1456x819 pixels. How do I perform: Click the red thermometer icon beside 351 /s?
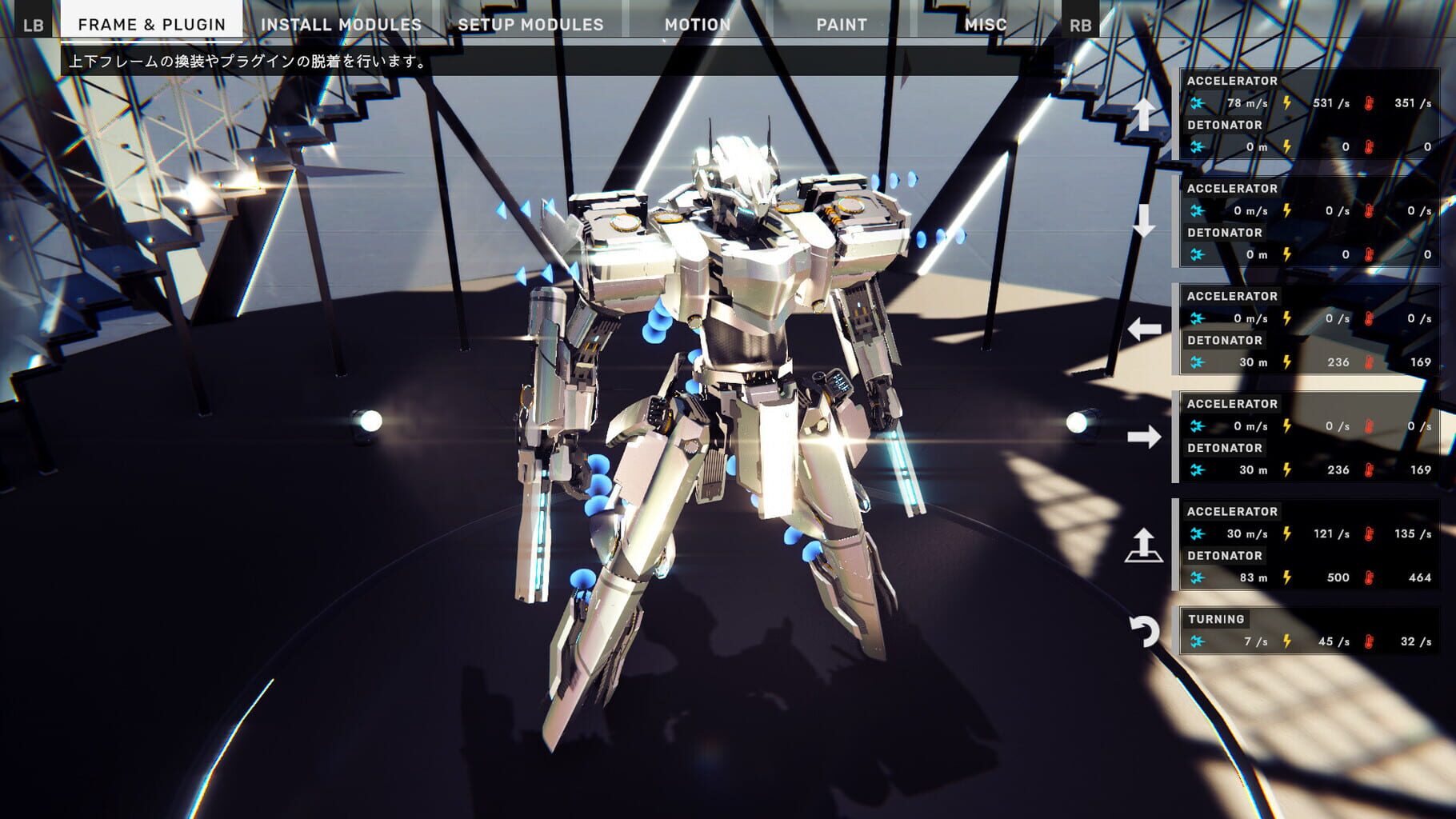point(1370,104)
